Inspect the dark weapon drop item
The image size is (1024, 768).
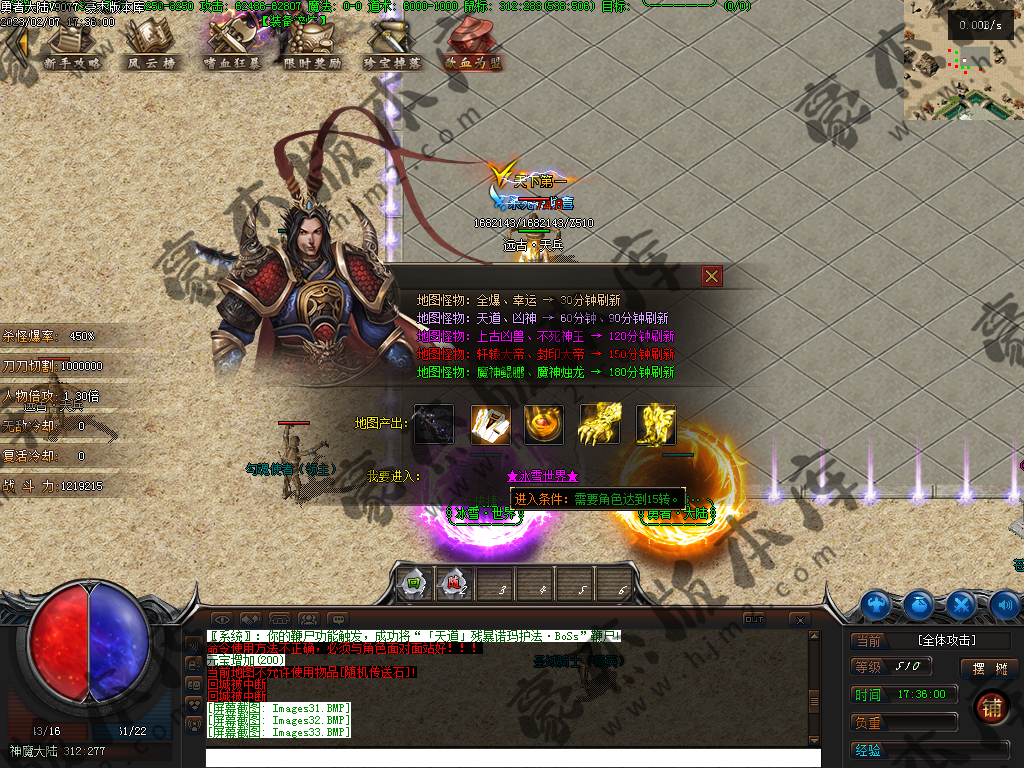coord(434,424)
